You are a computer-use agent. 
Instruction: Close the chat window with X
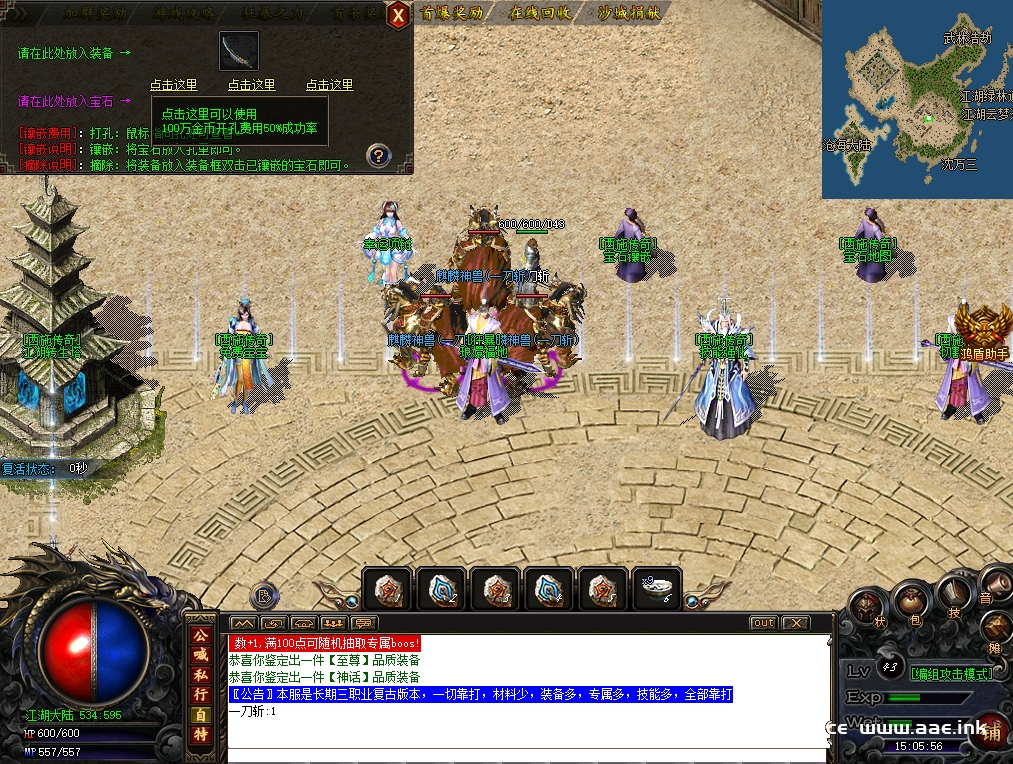[795, 623]
